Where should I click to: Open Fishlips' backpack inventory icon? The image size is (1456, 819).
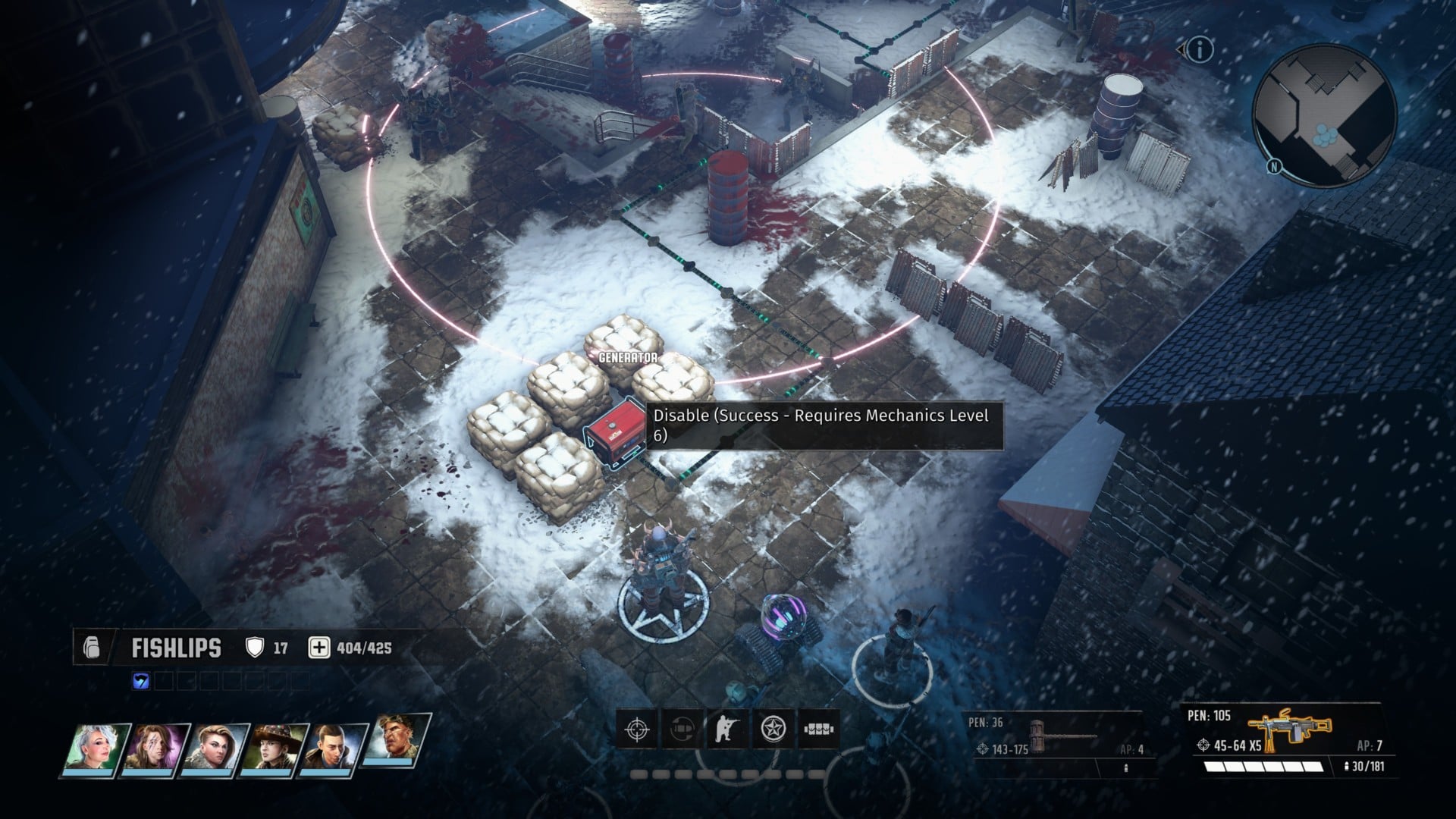point(91,648)
